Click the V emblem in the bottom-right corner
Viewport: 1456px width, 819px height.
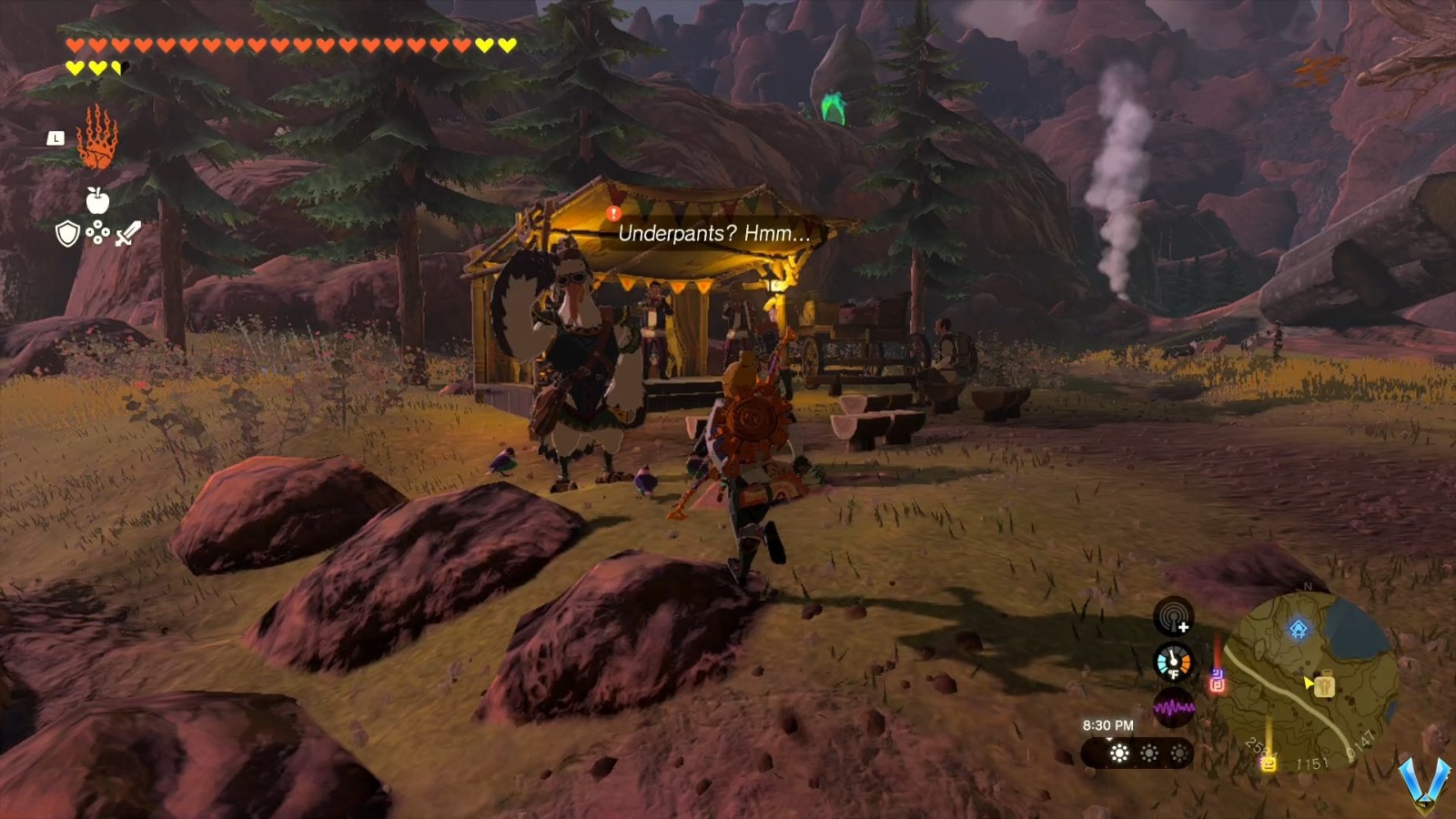(x=1423, y=784)
